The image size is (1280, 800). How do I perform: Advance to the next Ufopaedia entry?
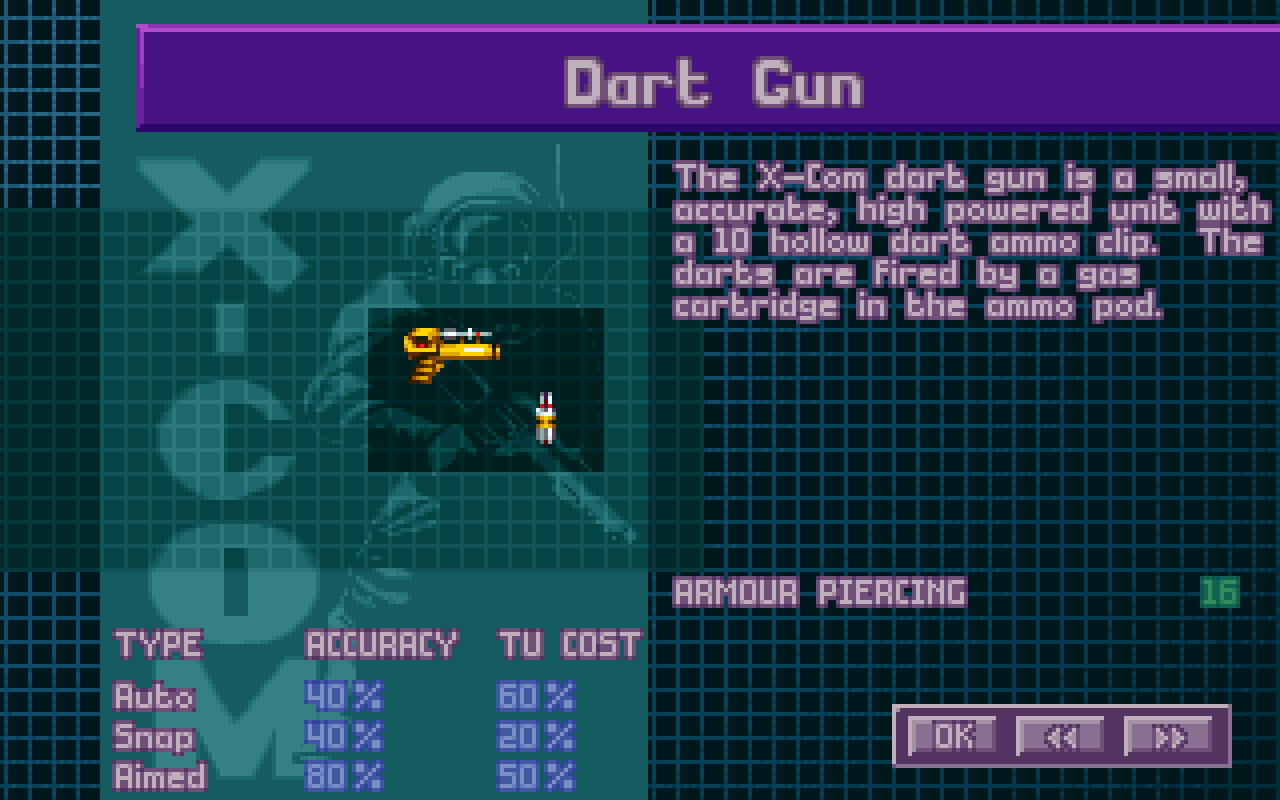point(1168,736)
